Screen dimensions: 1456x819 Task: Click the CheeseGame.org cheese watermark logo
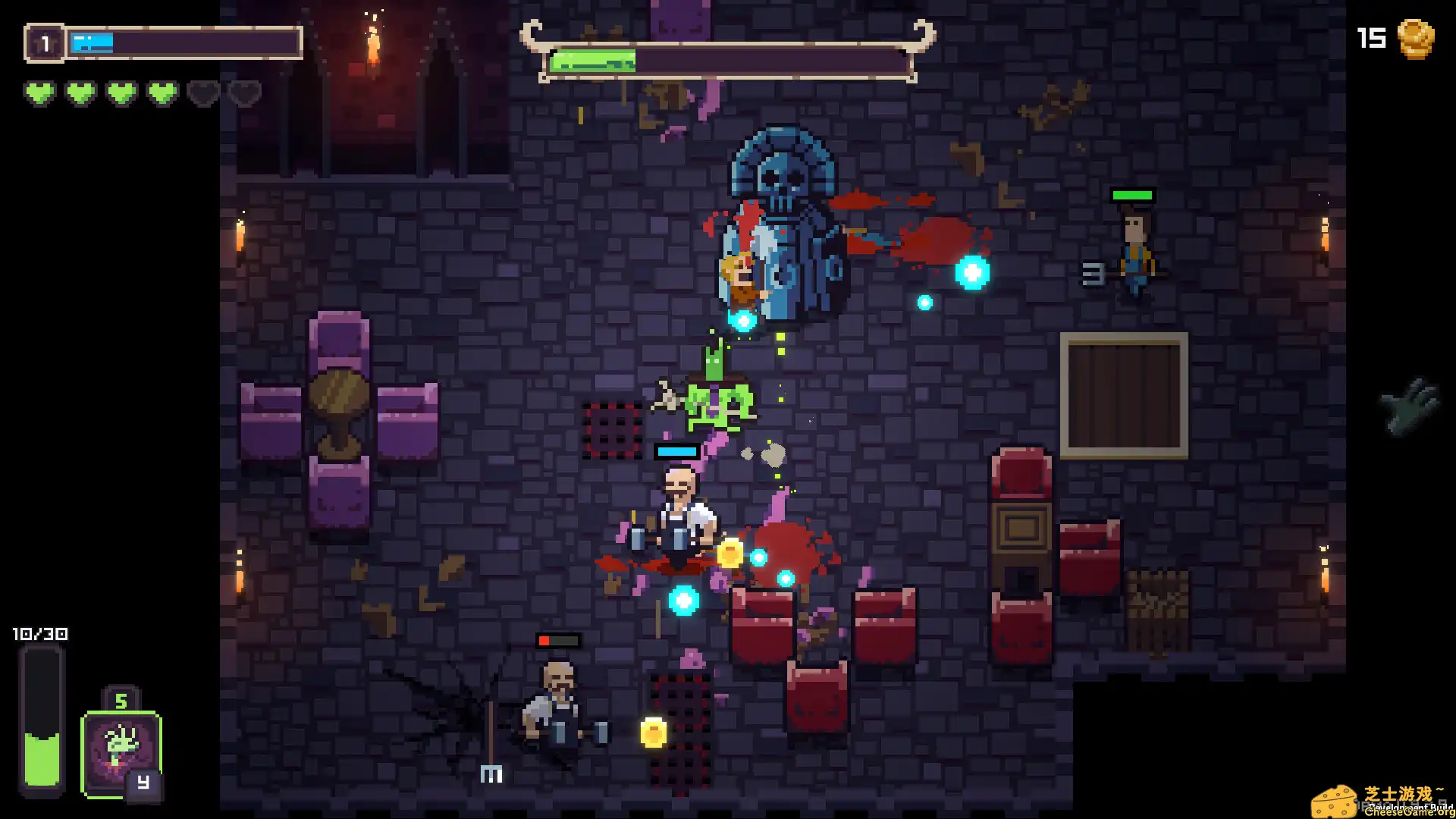click(1335, 802)
